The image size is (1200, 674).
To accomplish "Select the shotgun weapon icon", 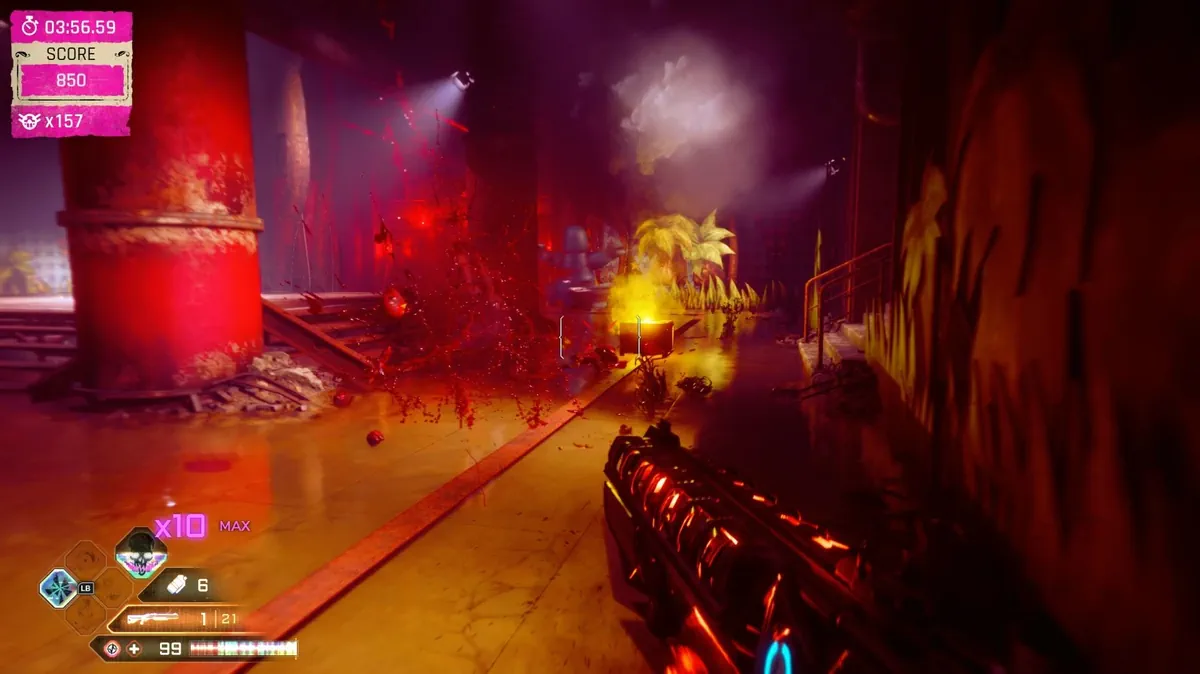I will pos(153,619).
